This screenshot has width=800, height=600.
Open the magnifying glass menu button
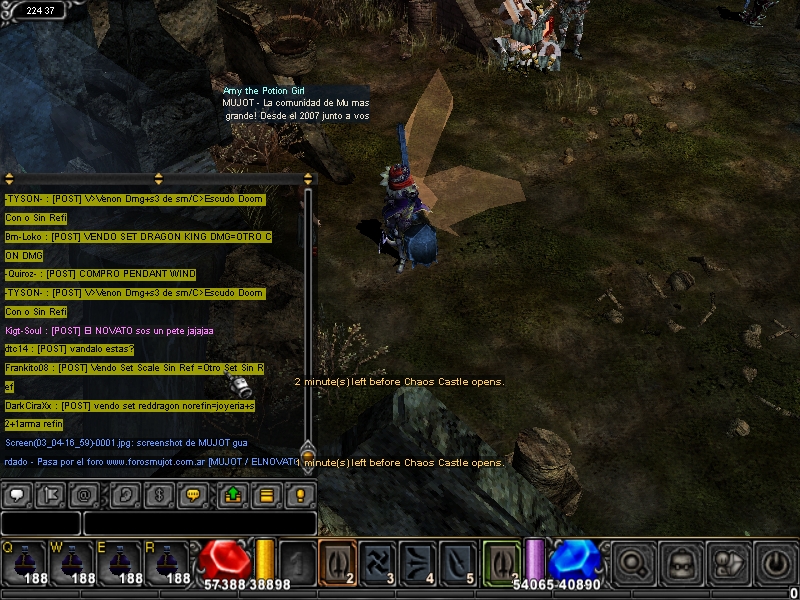(634, 564)
